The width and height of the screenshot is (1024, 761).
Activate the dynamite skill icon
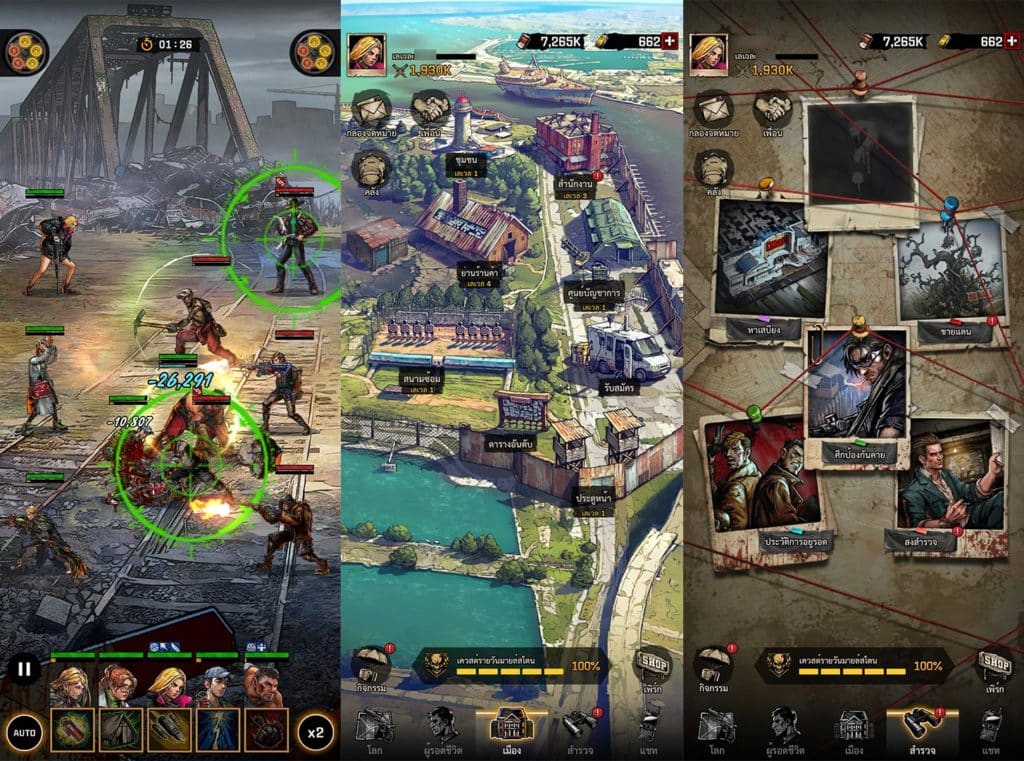(x=72, y=730)
